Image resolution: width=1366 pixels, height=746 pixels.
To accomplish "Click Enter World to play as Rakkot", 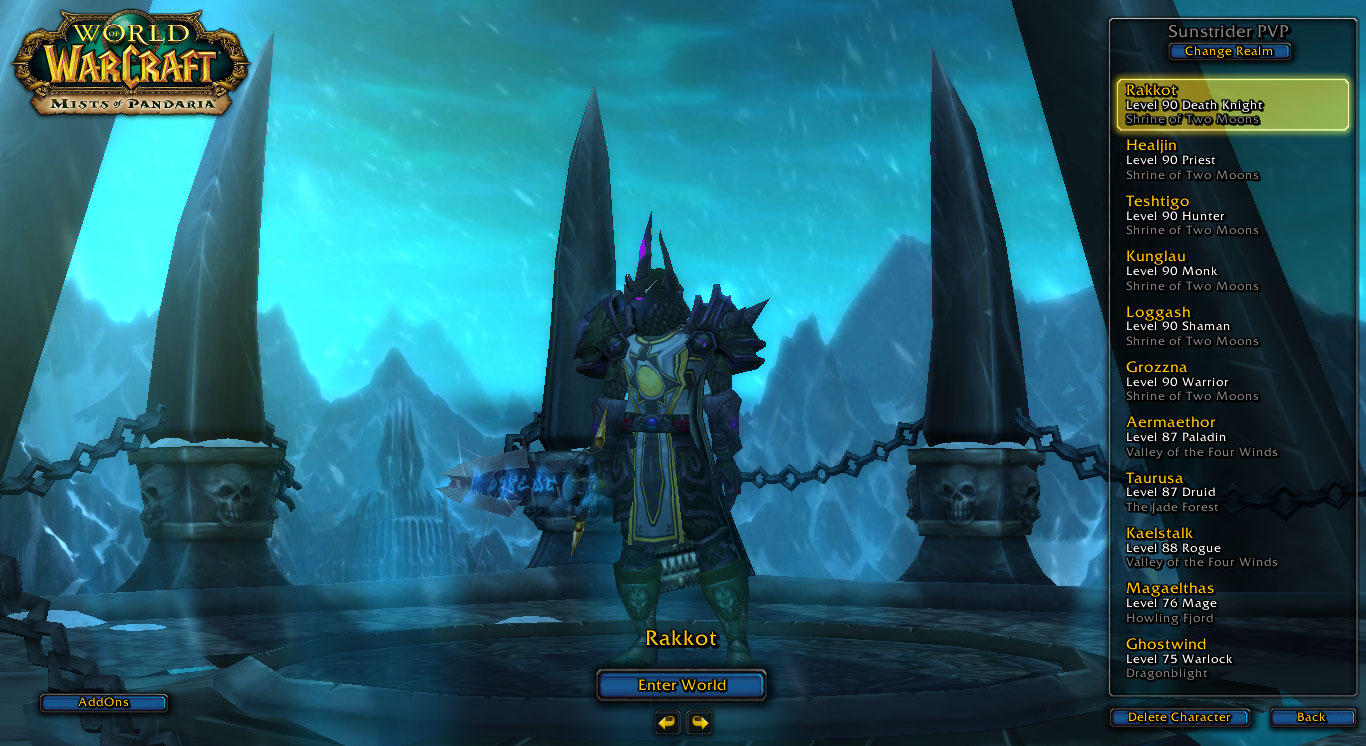I will [x=681, y=685].
